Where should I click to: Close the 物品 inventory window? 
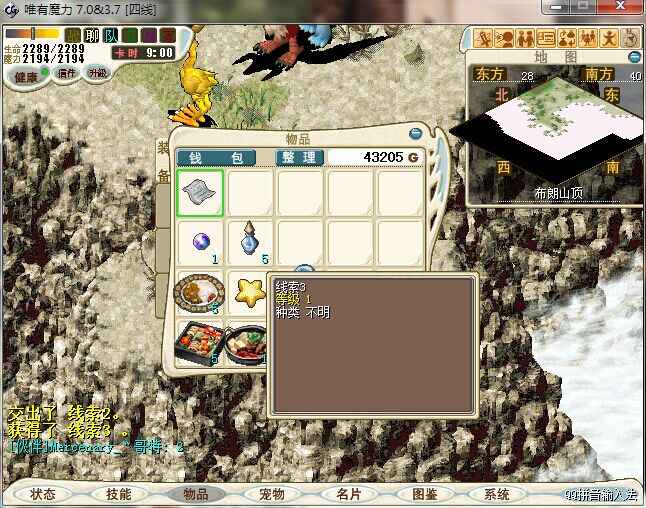[416, 133]
